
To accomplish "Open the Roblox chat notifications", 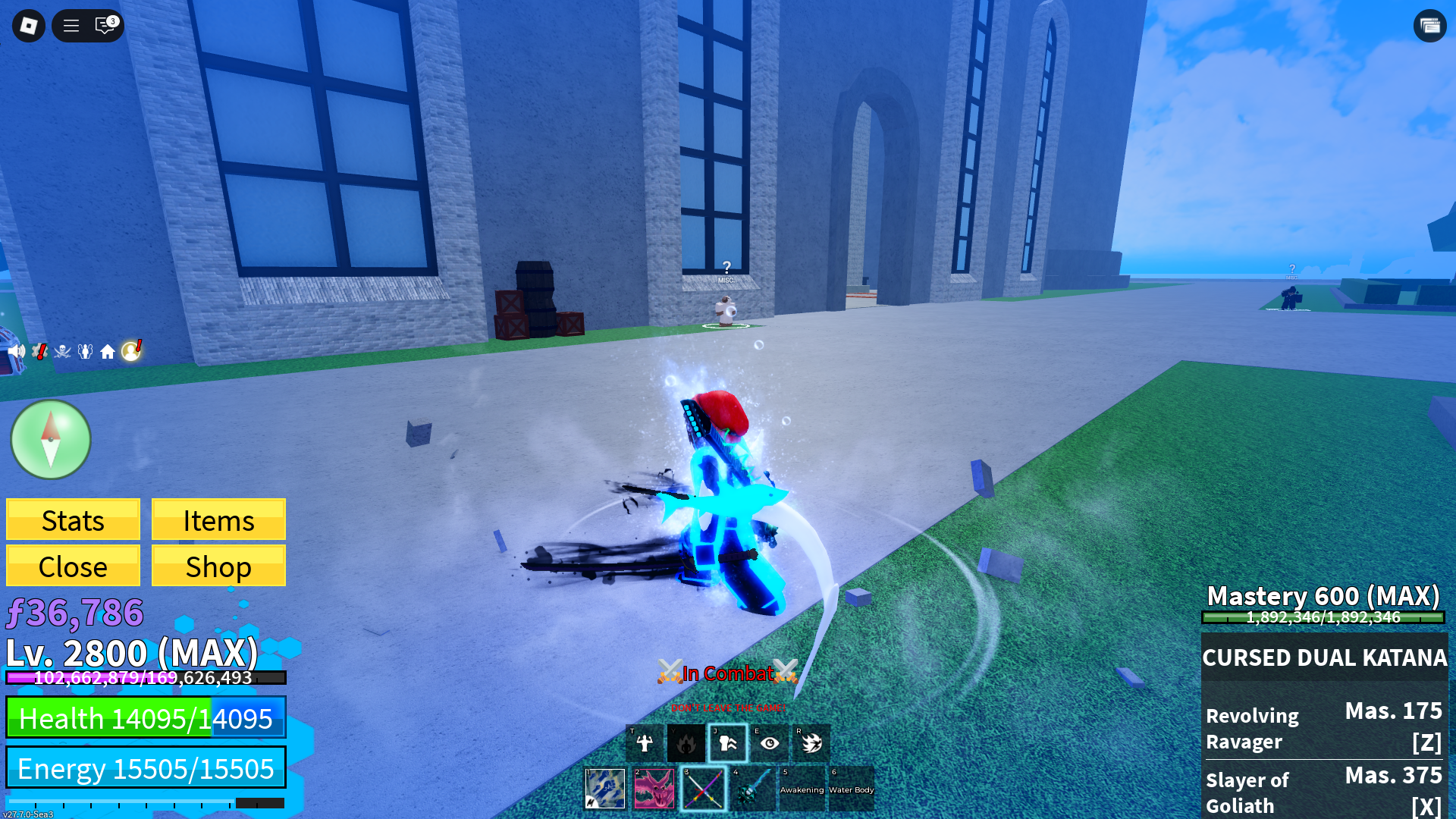I will [105, 26].
